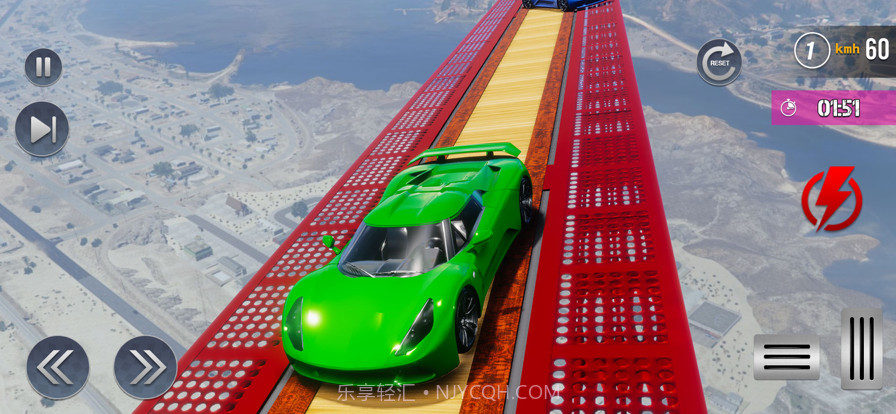Tap the skip-forward play button
Viewport: 896px width, 414px height.
(42, 129)
